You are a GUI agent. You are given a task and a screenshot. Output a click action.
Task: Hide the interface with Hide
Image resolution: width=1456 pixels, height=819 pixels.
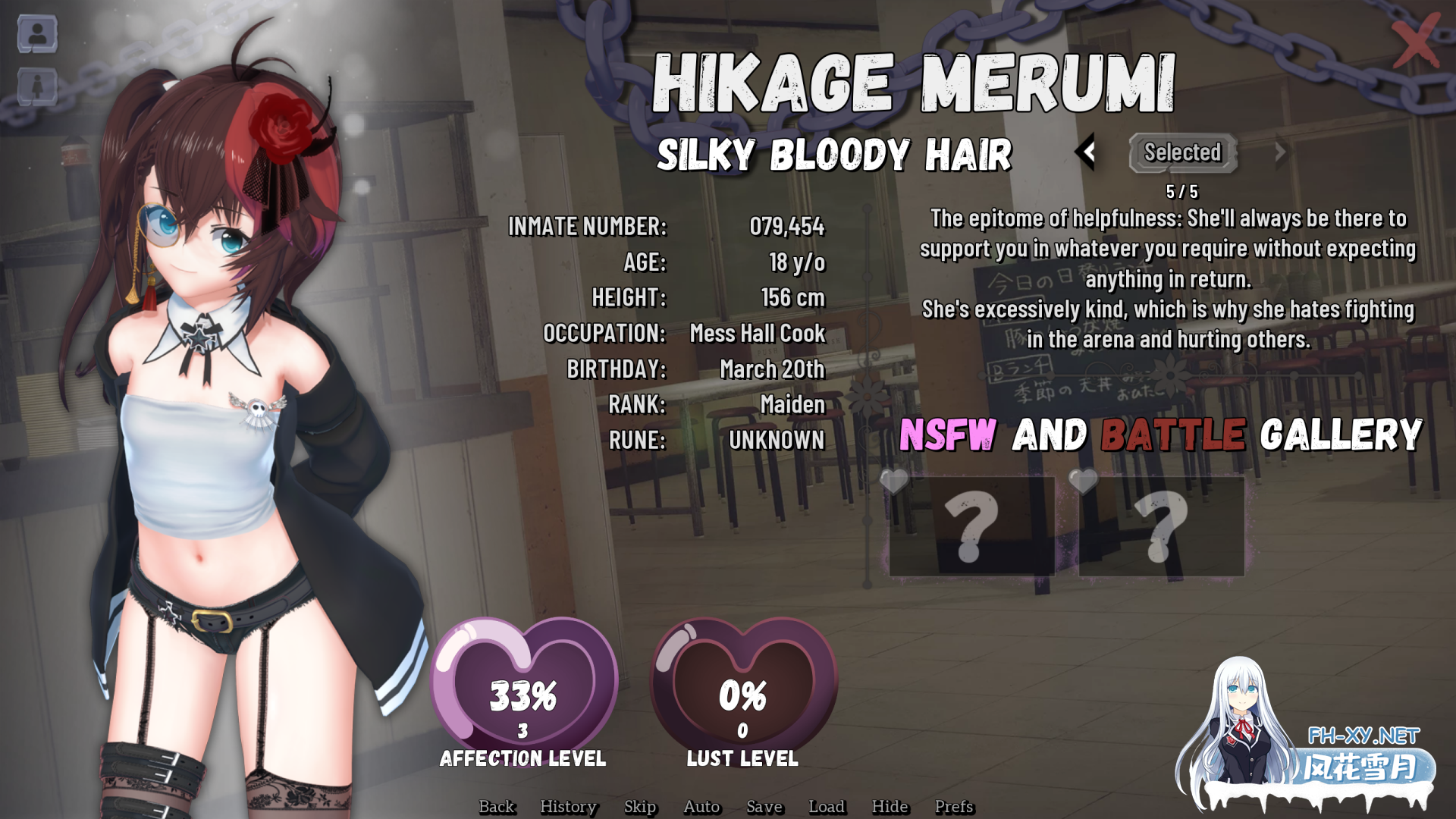[x=890, y=806]
